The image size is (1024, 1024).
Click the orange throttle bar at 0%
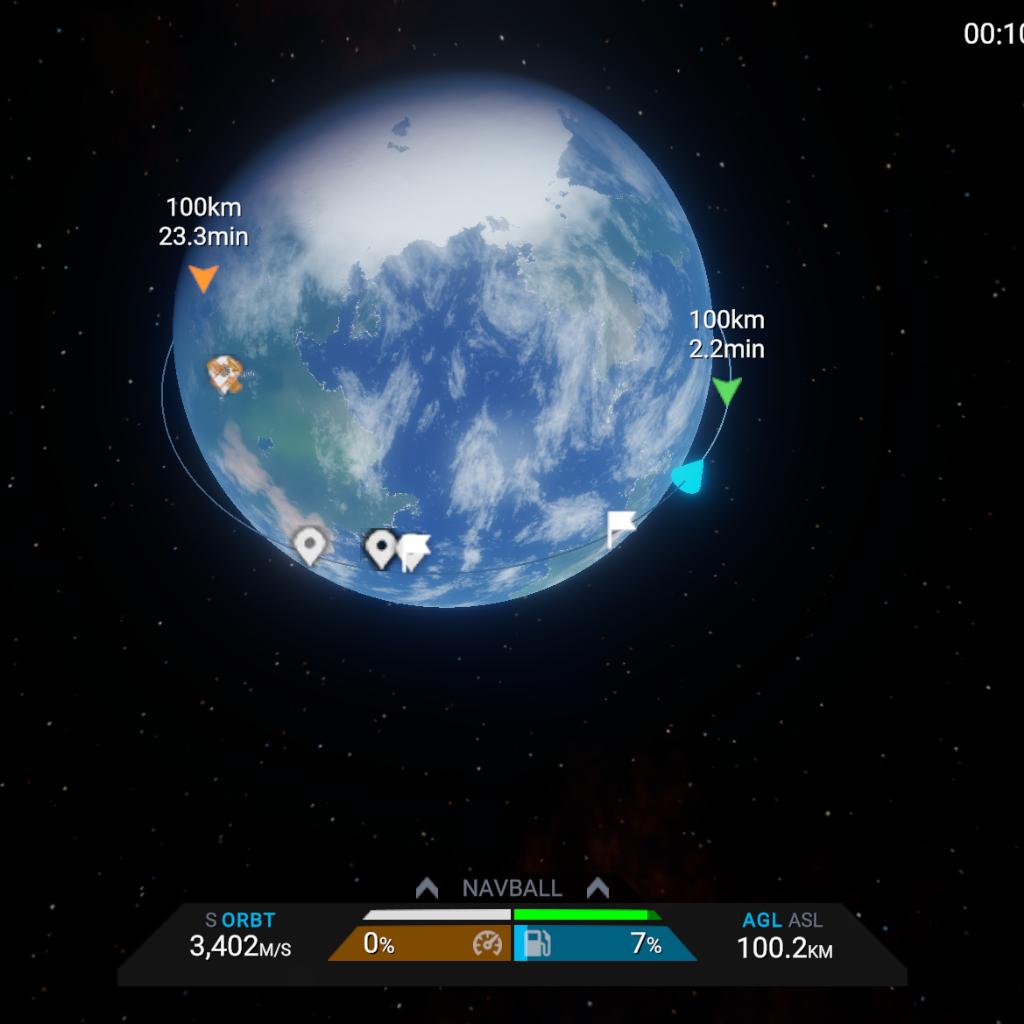coord(420,944)
